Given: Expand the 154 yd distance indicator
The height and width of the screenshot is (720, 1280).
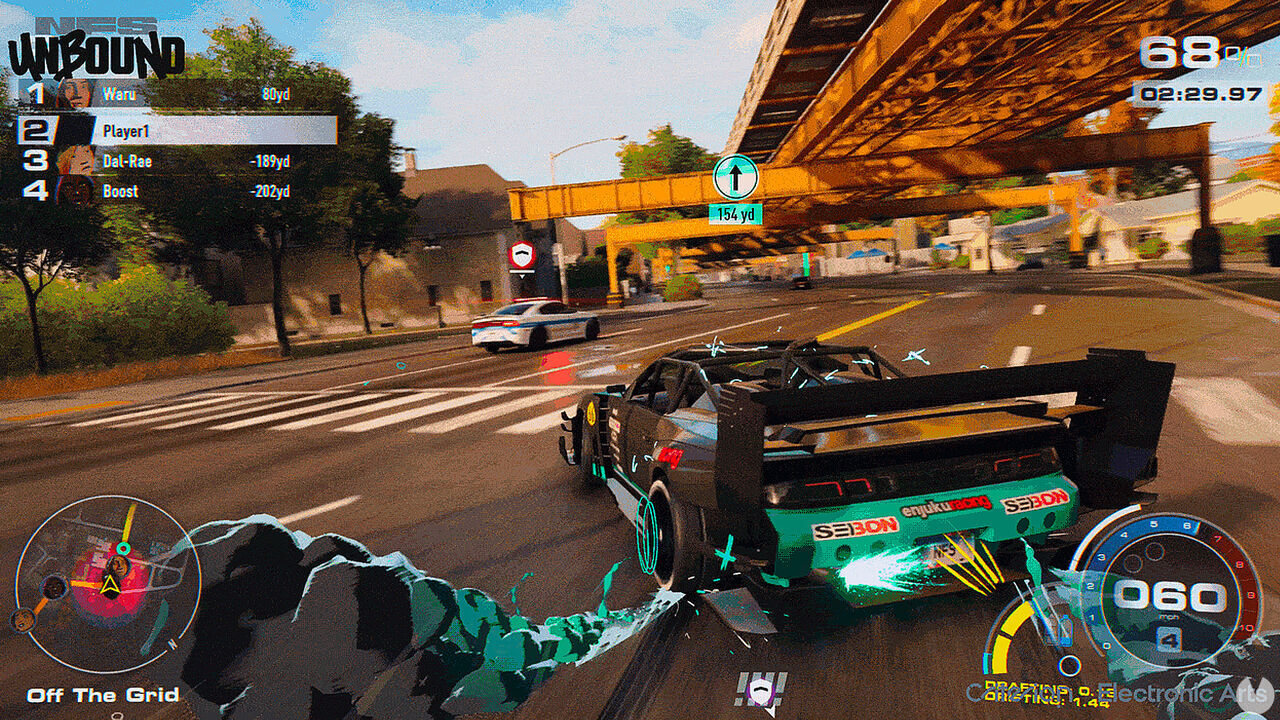Looking at the screenshot, I should (x=736, y=213).
